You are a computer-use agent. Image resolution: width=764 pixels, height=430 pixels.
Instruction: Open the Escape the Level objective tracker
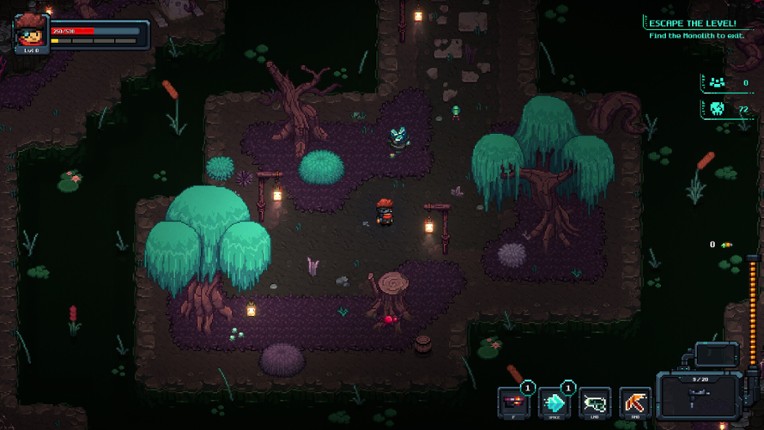click(692, 29)
